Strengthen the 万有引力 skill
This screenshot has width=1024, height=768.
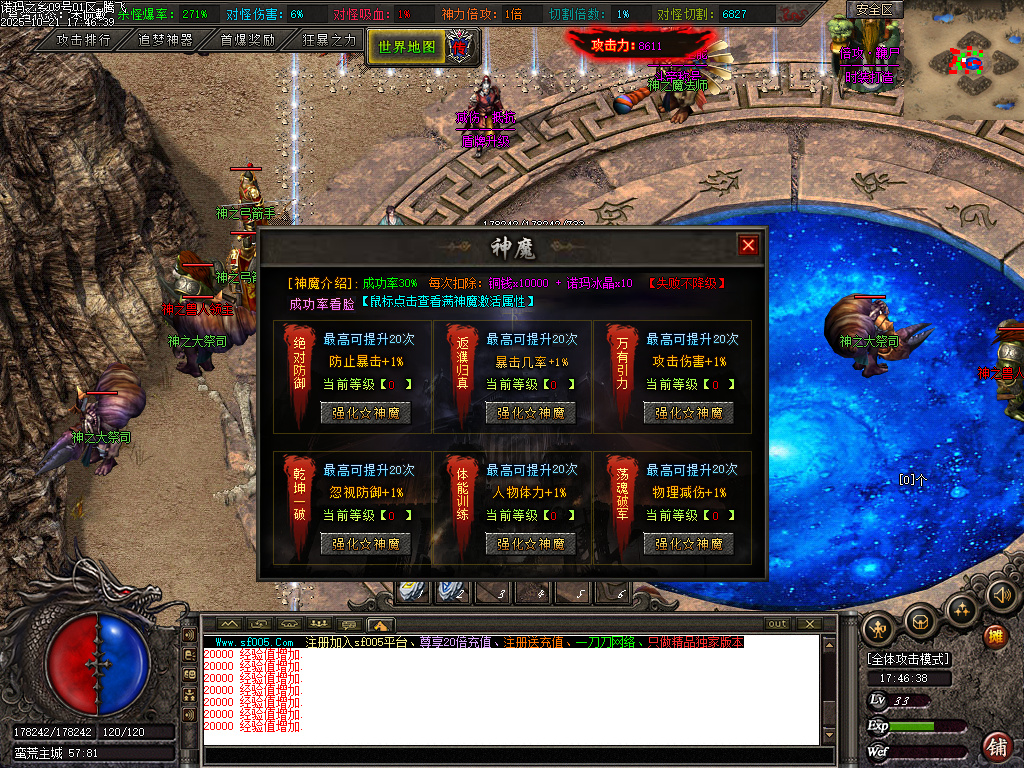688,412
